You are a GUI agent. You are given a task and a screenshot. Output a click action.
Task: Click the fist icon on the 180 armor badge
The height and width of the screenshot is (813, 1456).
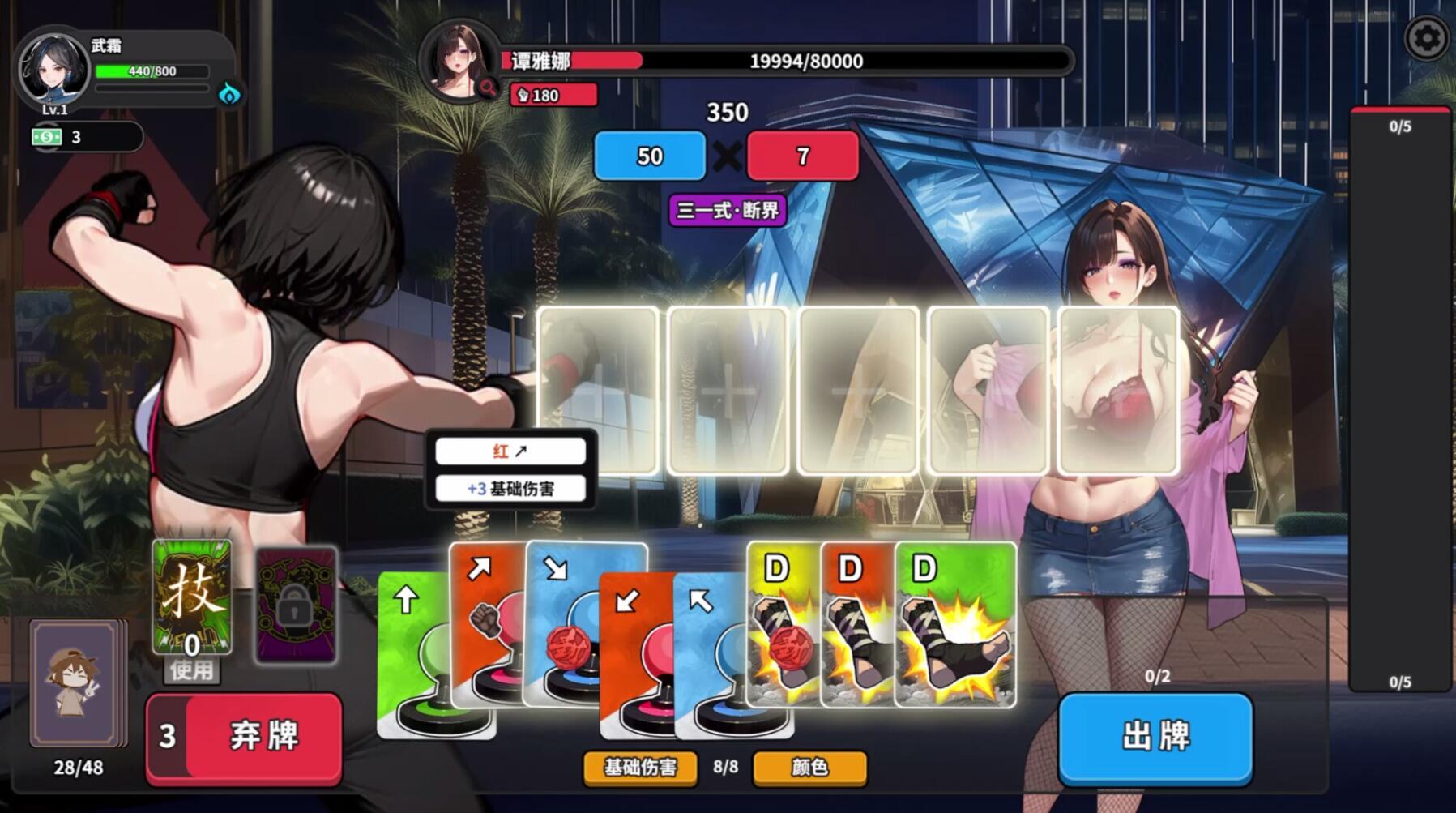(523, 94)
